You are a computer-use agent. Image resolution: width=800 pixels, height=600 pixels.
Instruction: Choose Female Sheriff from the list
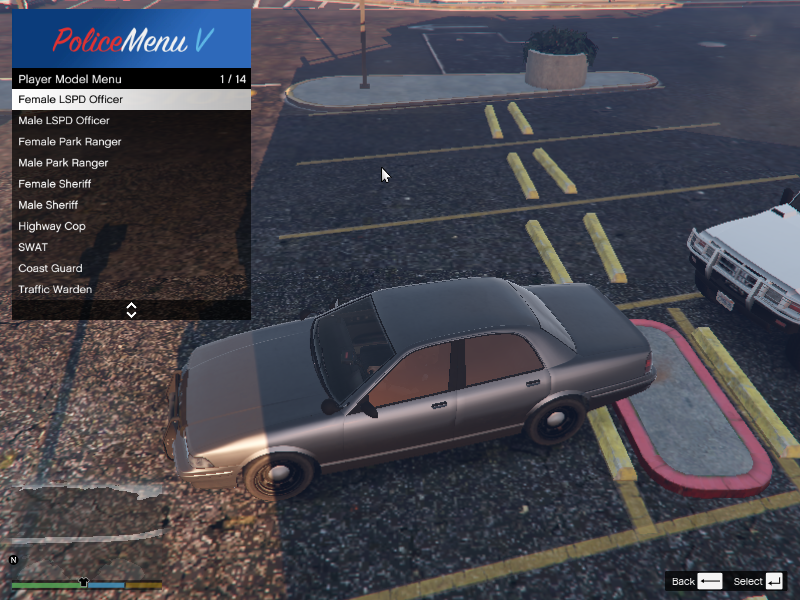(x=130, y=184)
